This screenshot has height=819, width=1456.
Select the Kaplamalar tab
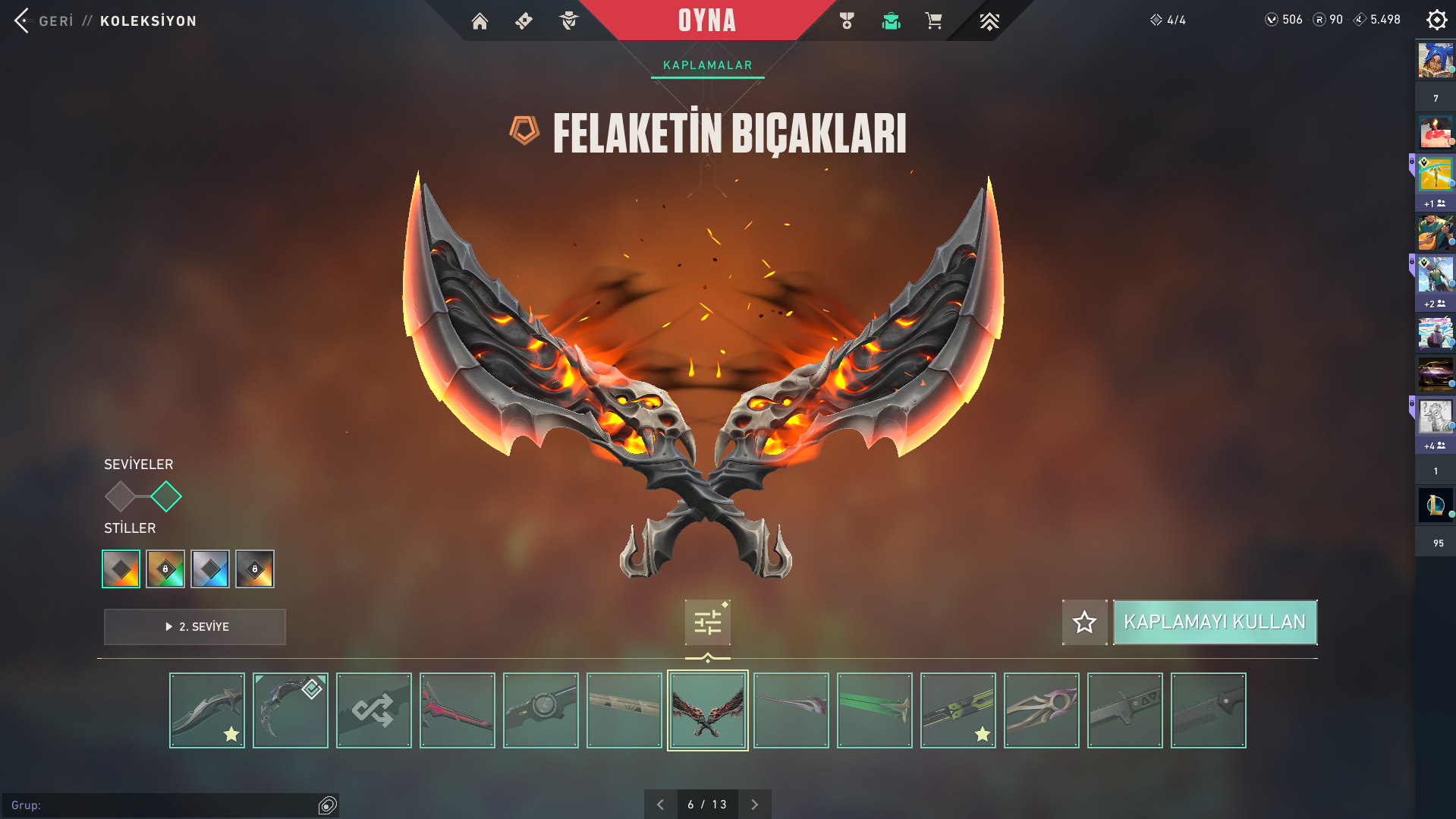tap(707, 65)
